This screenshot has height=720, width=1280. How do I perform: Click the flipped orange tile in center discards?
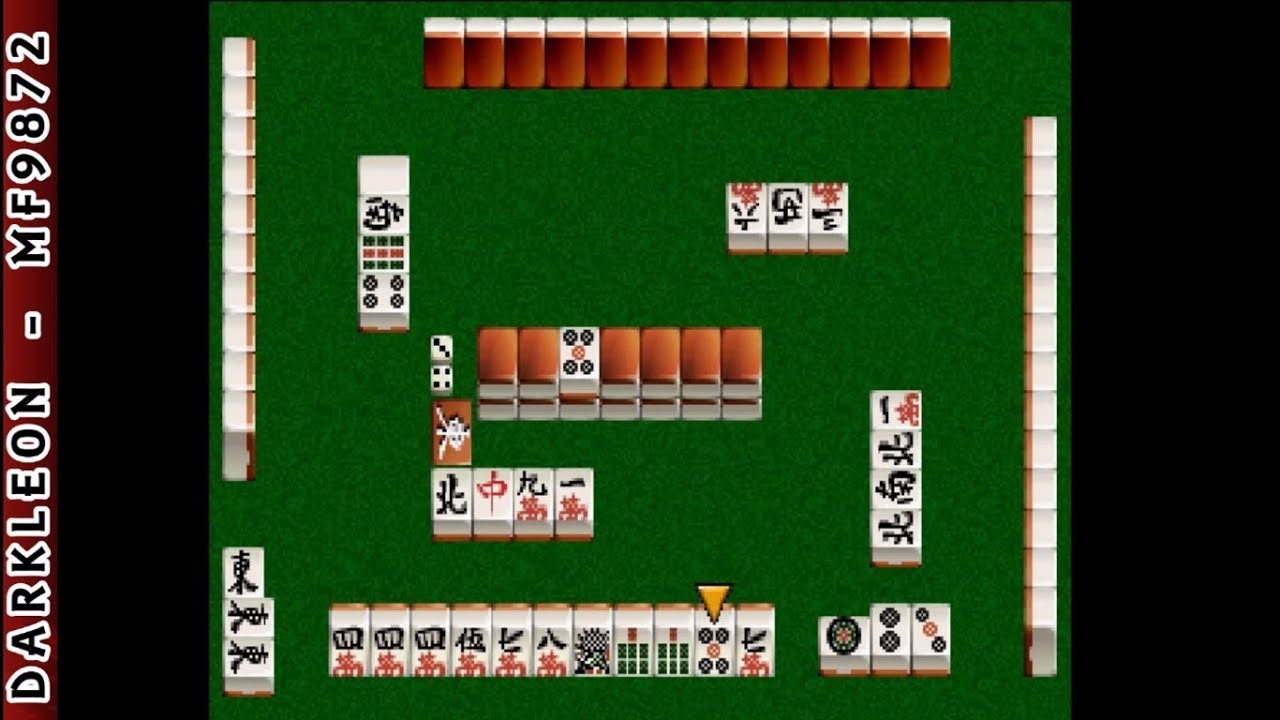(451, 432)
